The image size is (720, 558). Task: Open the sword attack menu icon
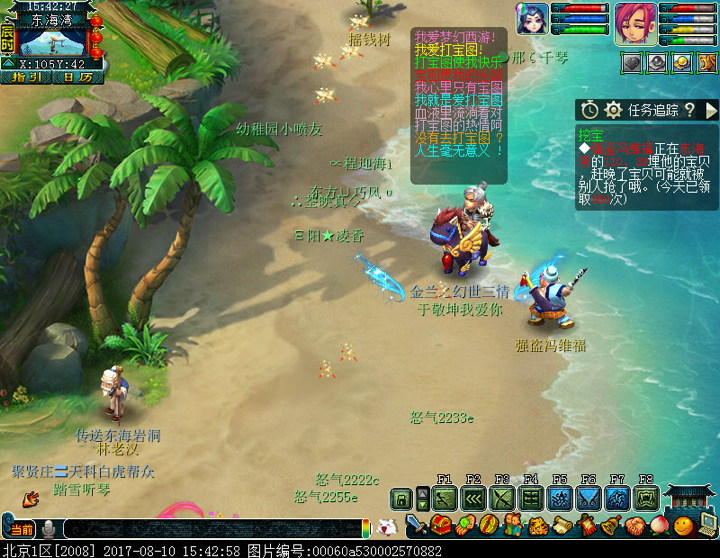click(x=416, y=525)
